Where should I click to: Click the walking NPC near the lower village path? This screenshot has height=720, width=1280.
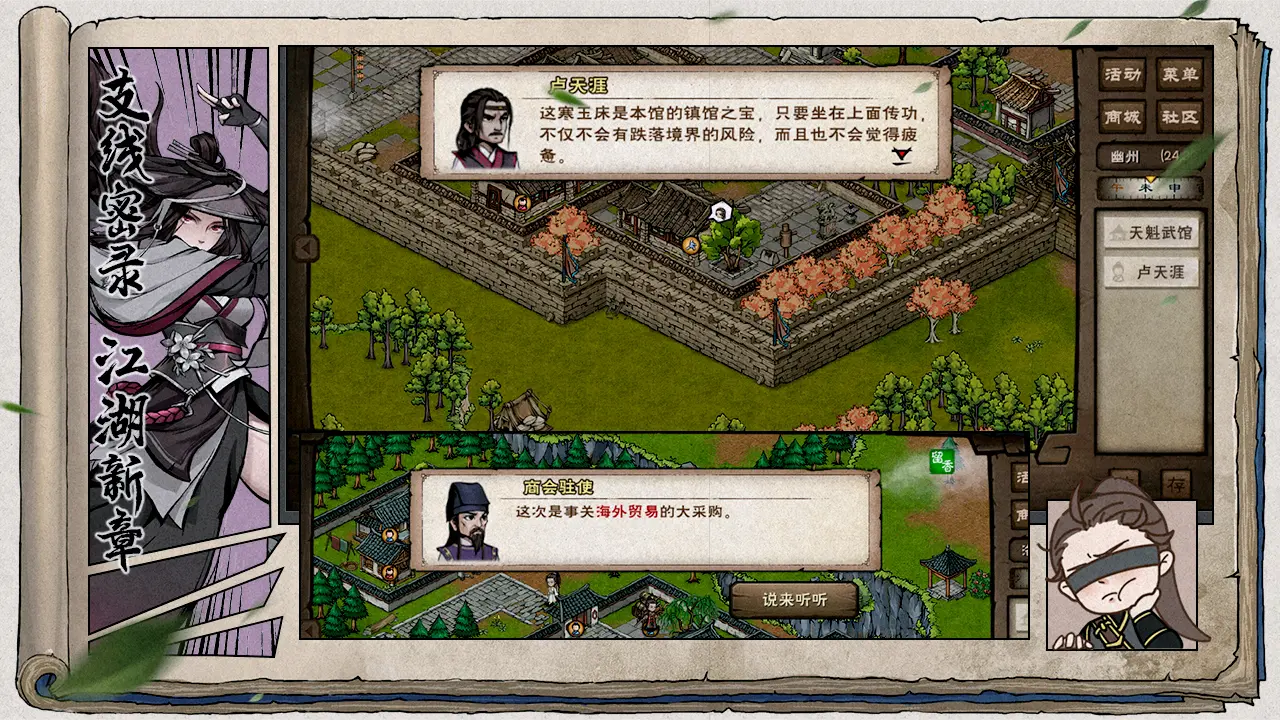(x=553, y=588)
